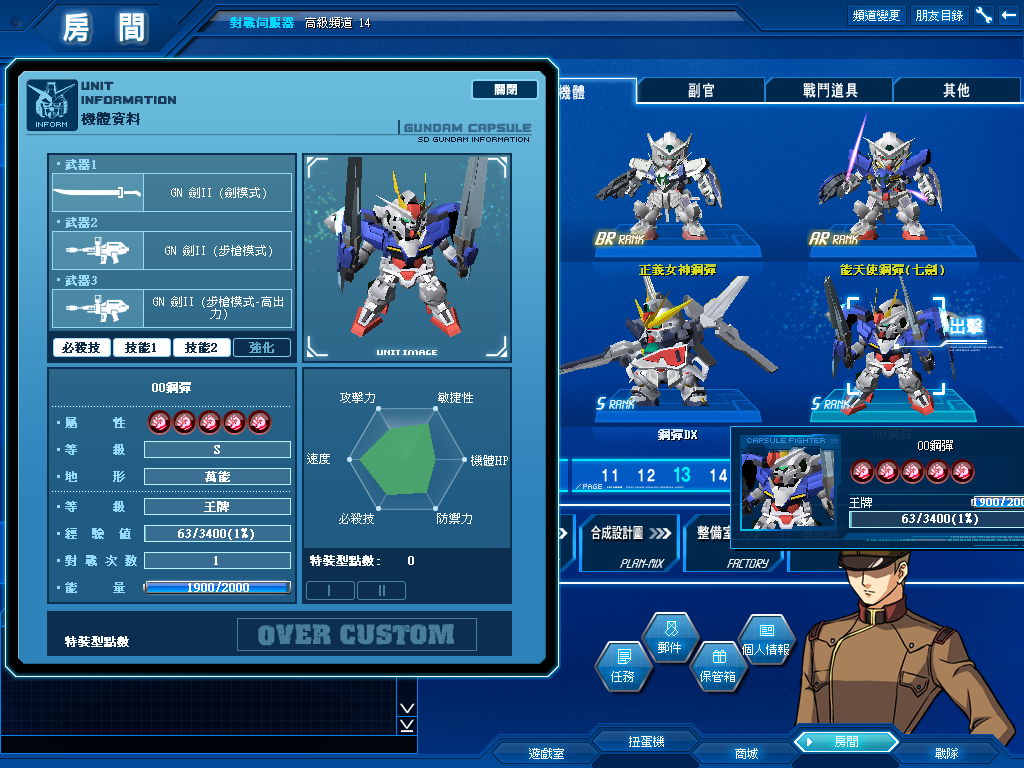The height and width of the screenshot is (768, 1024).
Task: Switch to the 副官 tab
Action: coord(701,90)
